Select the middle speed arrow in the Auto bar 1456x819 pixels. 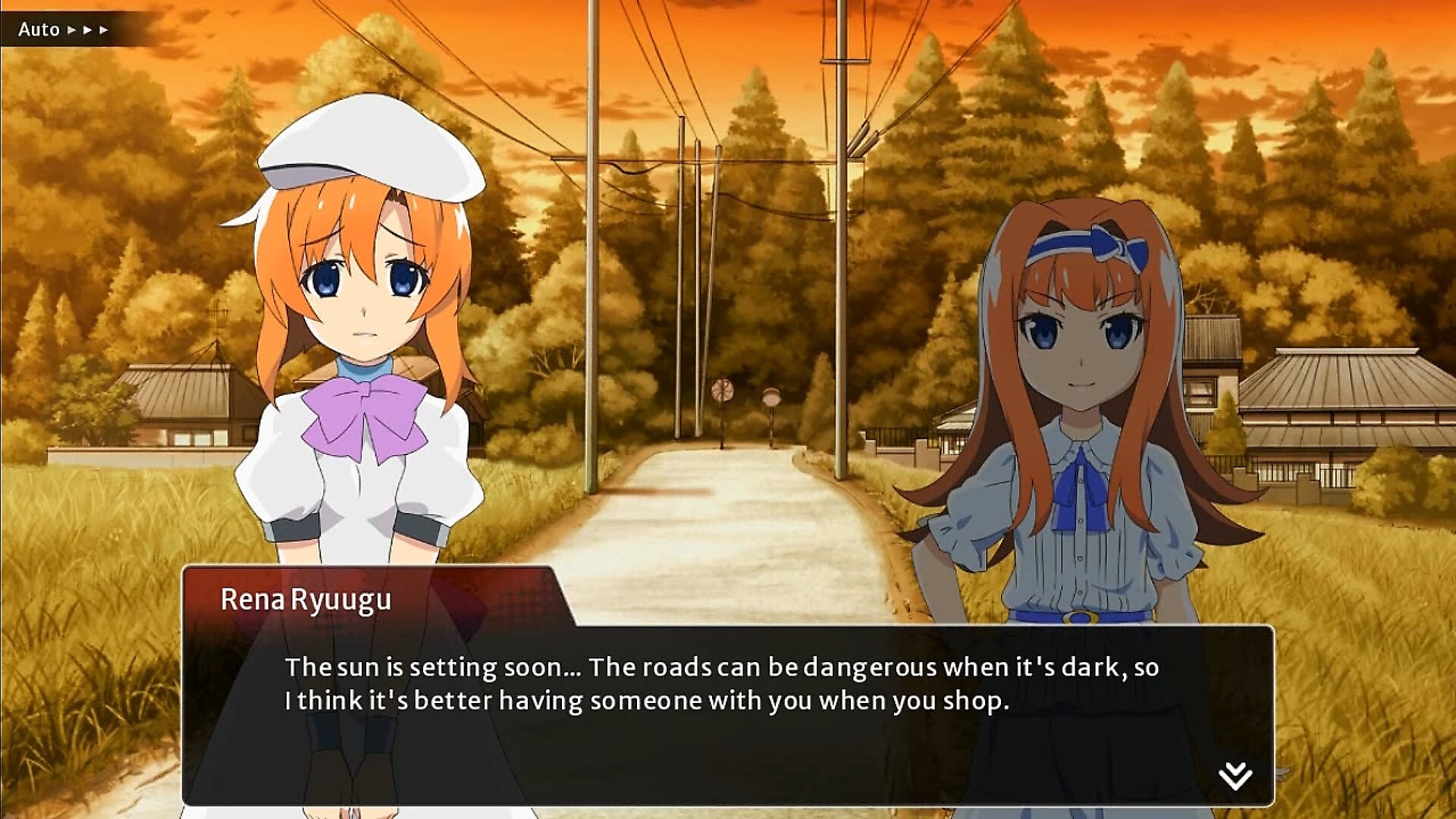pyautogui.click(x=87, y=30)
